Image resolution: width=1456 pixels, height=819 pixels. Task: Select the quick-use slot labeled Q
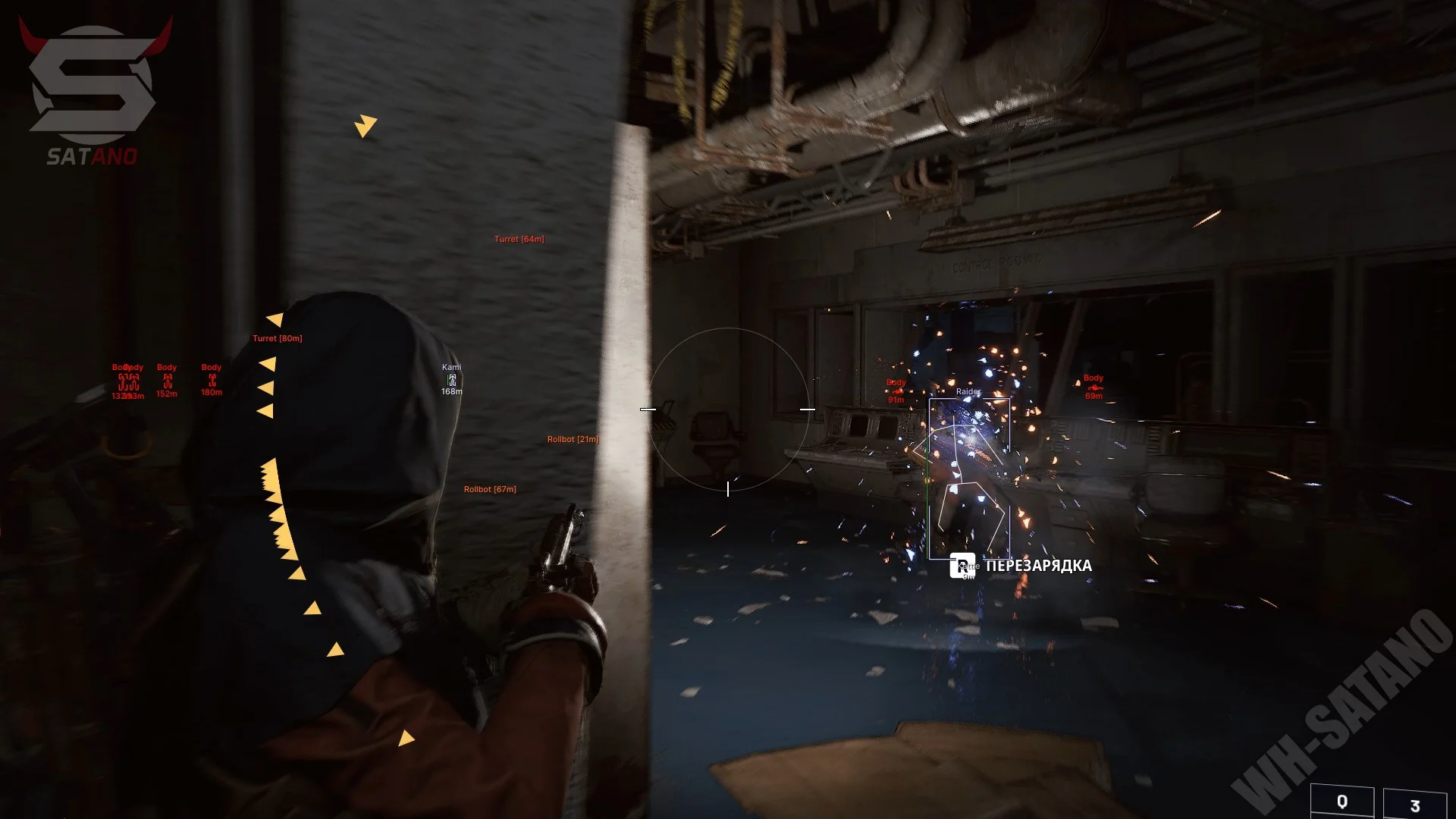(1341, 802)
